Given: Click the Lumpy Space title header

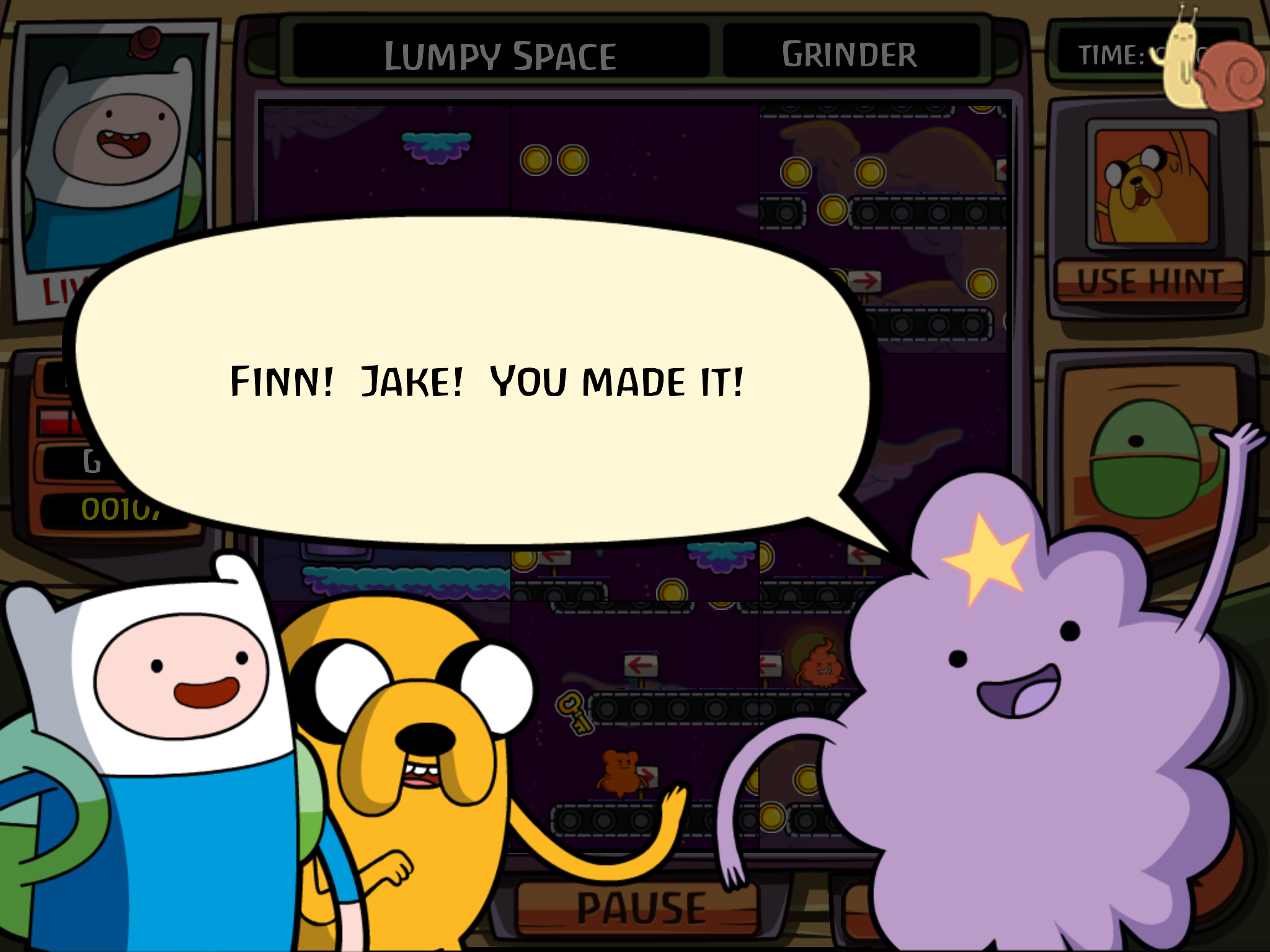Looking at the screenshot, I should [x=501, y=55].
